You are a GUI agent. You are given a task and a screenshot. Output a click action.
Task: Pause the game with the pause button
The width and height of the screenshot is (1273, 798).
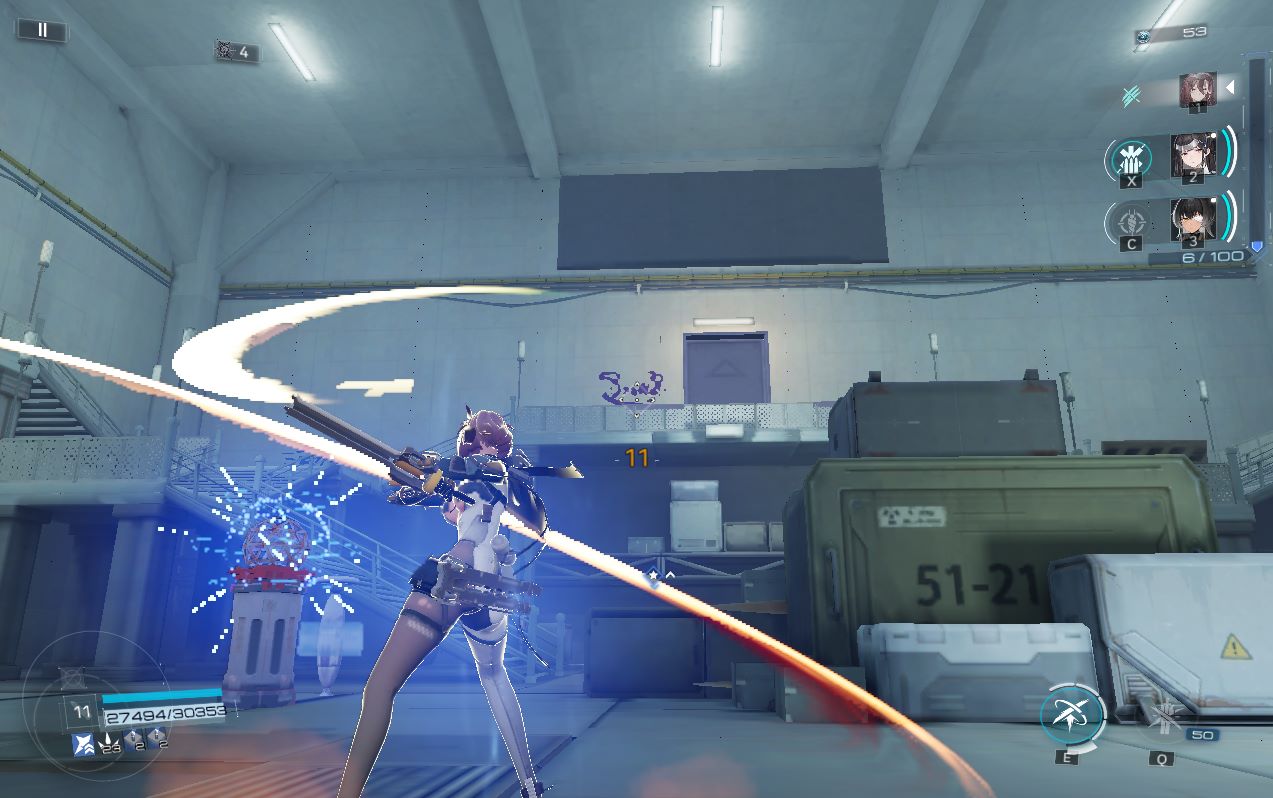[42, 31]
